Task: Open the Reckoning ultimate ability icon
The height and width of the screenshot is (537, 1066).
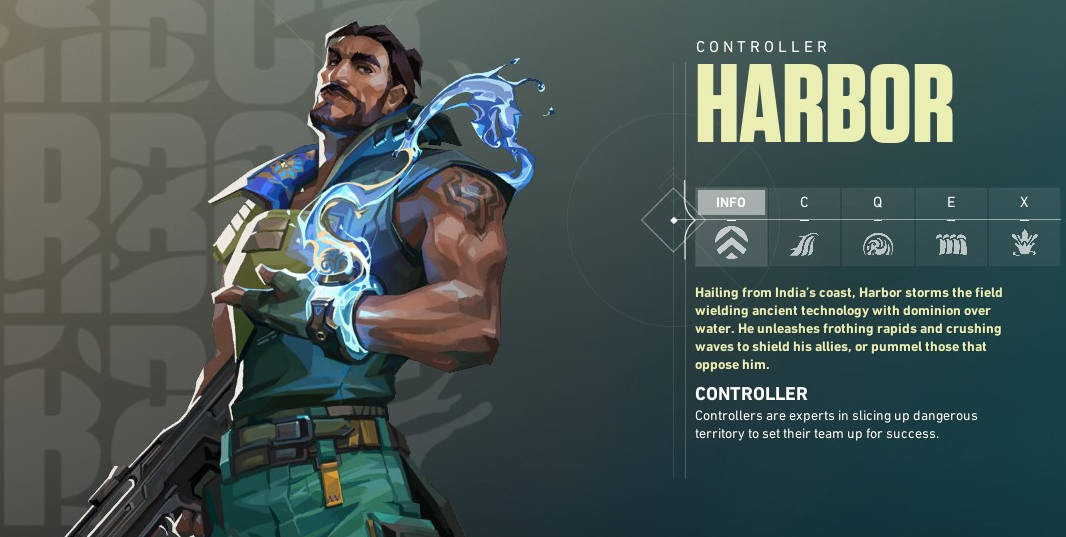Action: (1024, 243)
